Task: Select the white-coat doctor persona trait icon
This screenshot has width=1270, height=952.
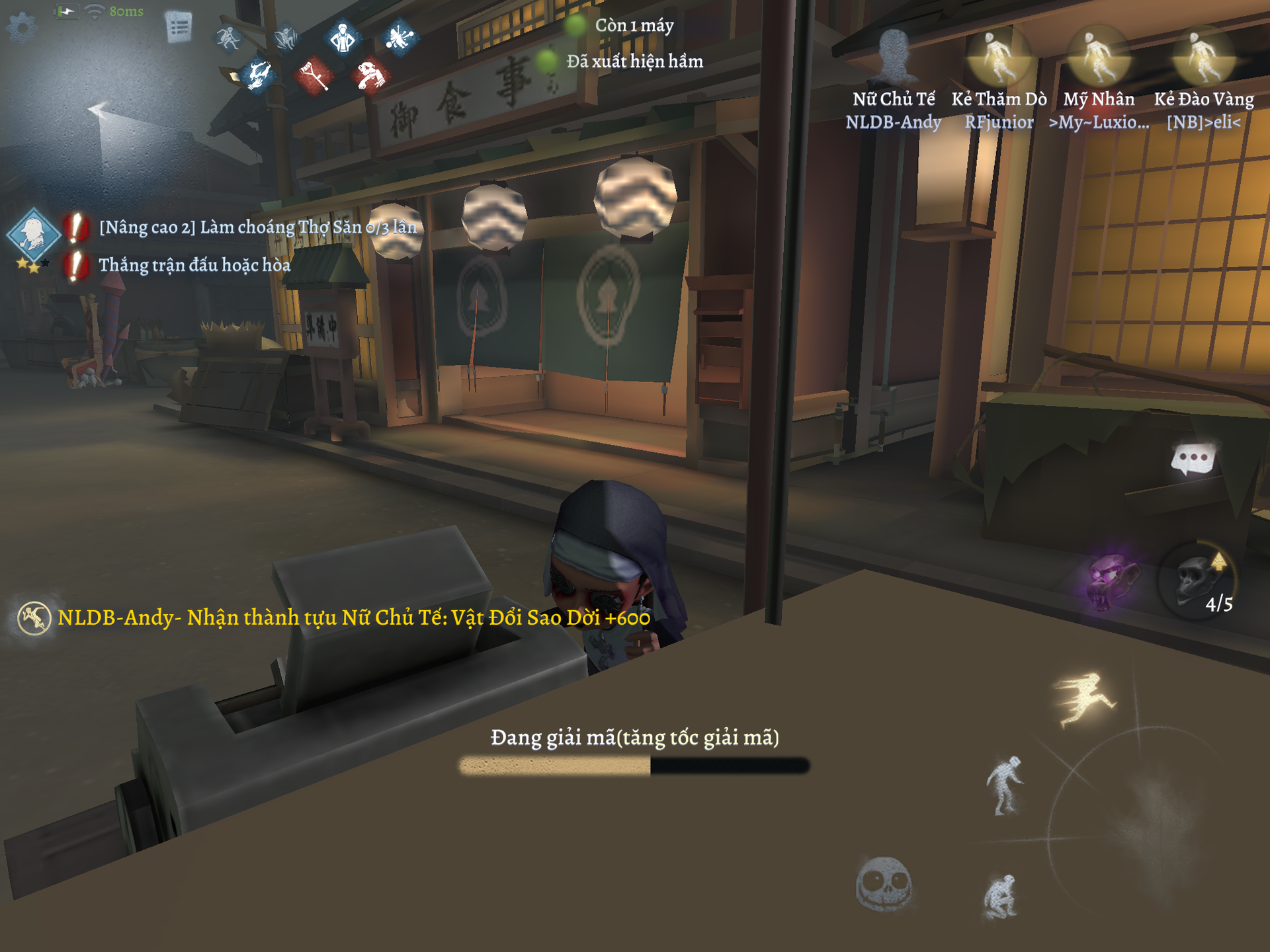Action: [343, 38]
